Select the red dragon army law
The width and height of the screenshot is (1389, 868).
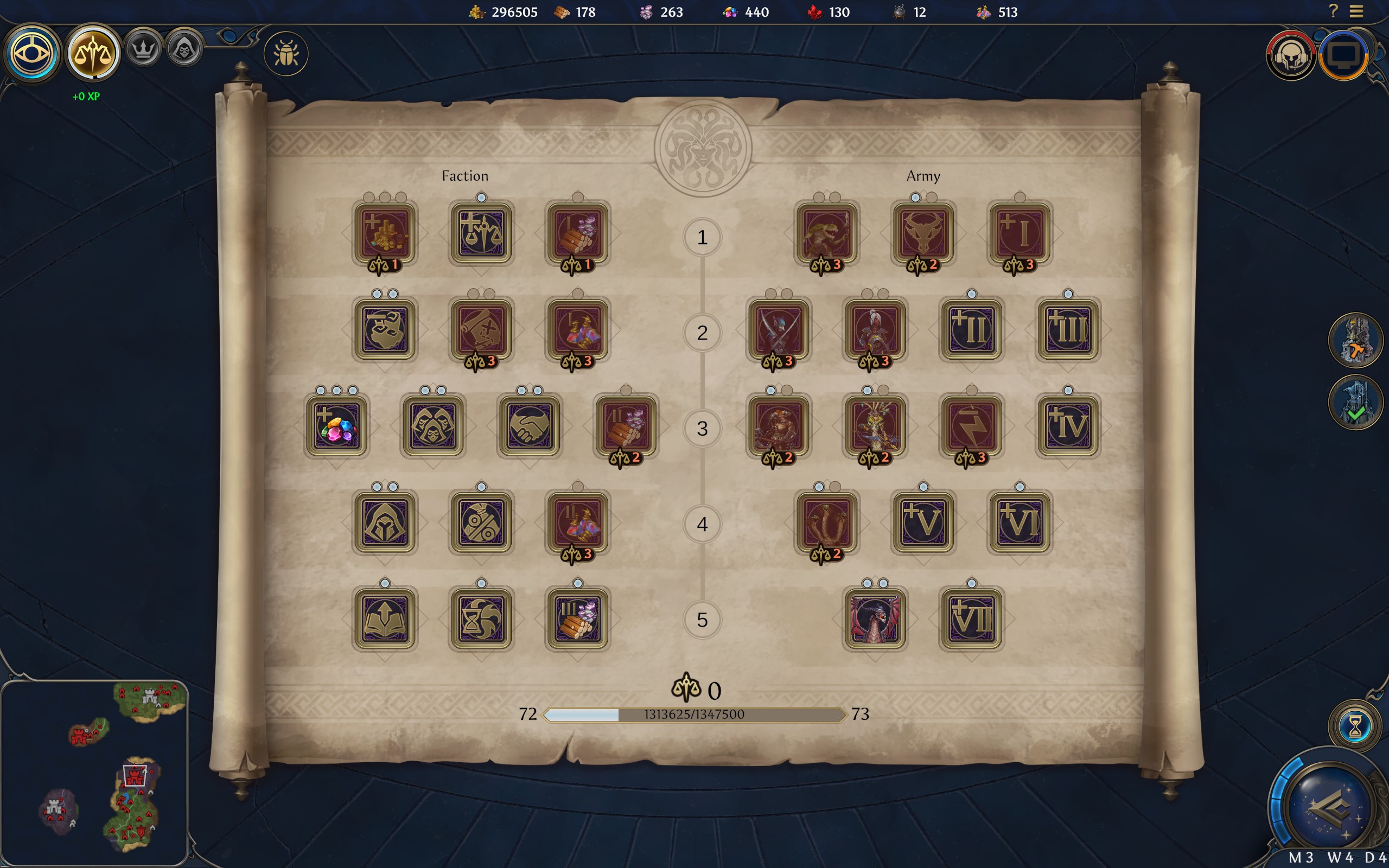pyautogui.click(x=875, y=619)
